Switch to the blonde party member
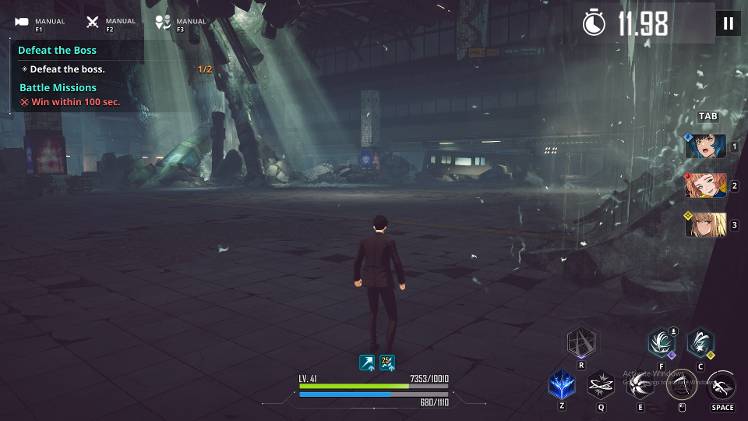Screen dimensions: 748x421 pyautogui.click(x=705, y=225)
